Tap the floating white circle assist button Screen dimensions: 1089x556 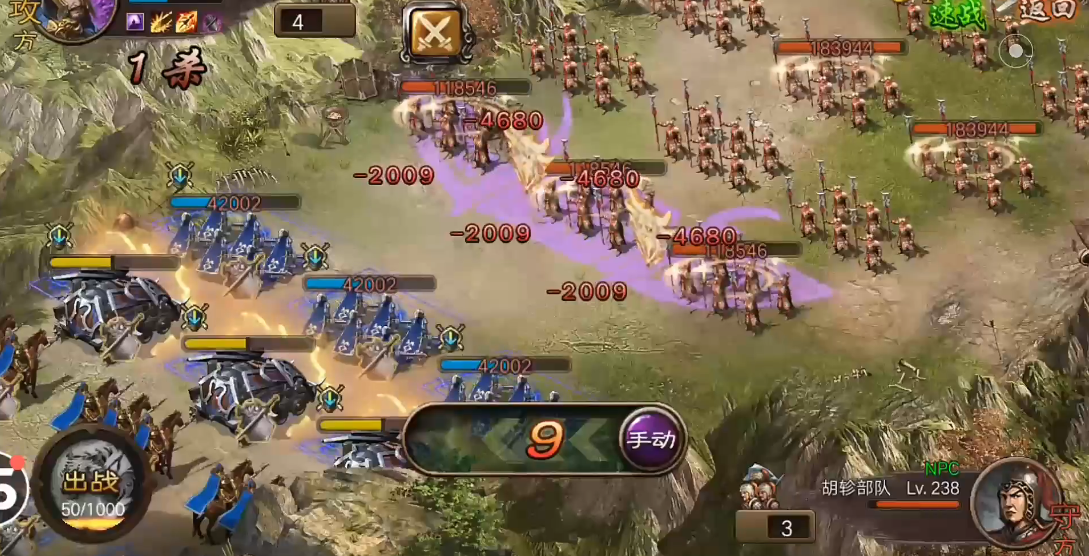click(1017, 50)
